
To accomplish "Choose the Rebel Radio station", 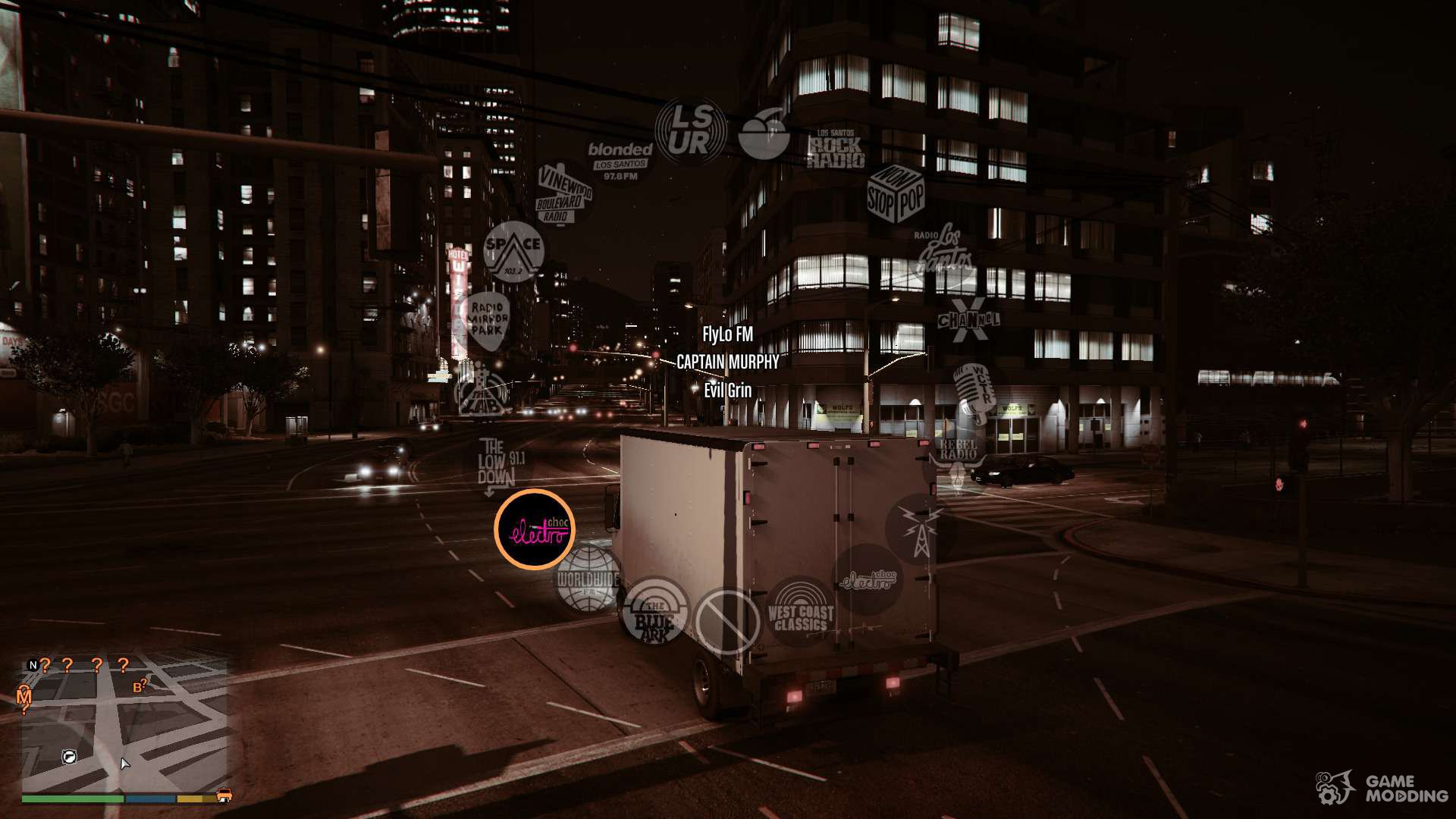I will pyautogui.click(x=959, y=459).
